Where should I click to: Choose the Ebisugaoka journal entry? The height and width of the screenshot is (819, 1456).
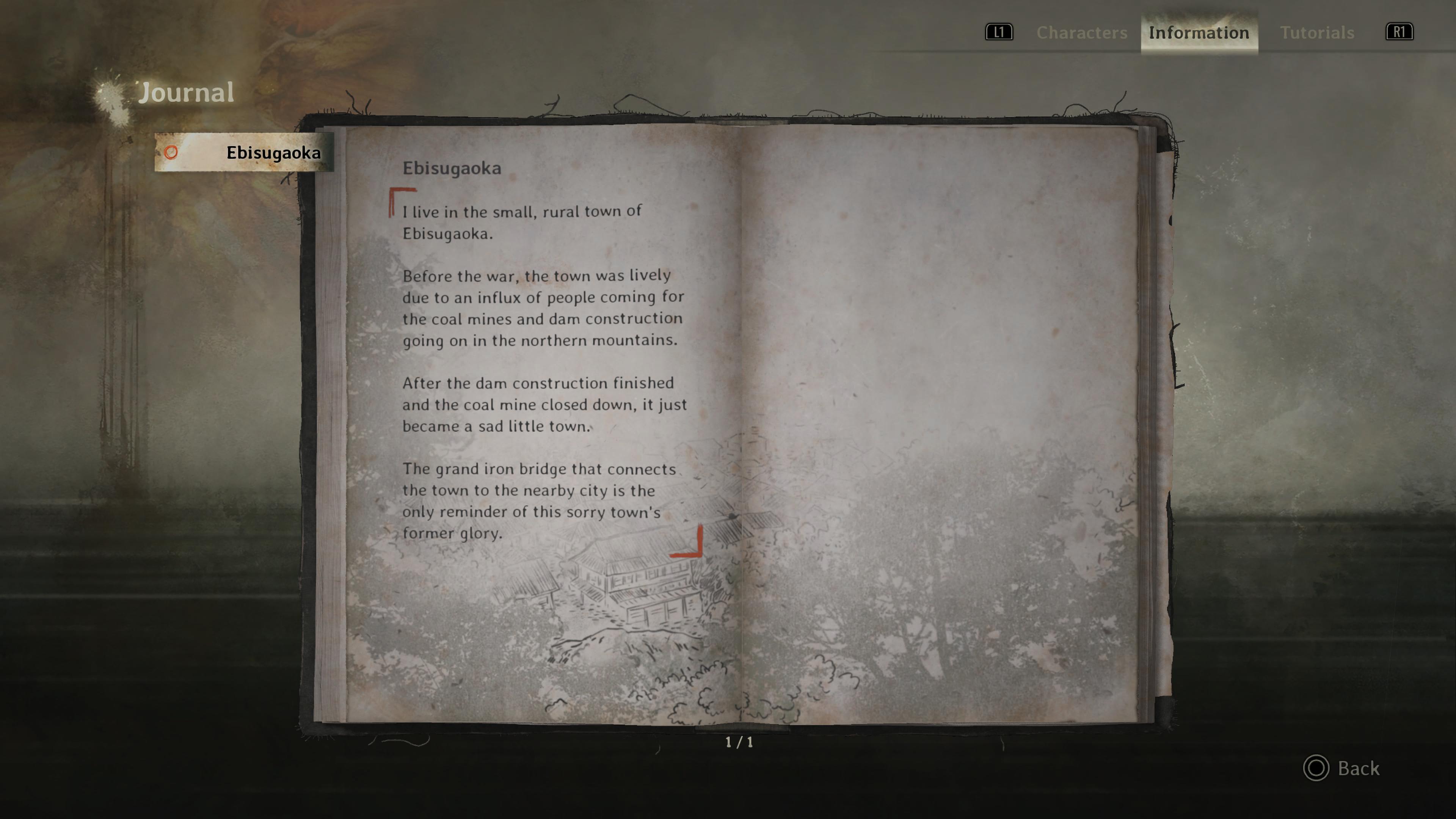244,152
